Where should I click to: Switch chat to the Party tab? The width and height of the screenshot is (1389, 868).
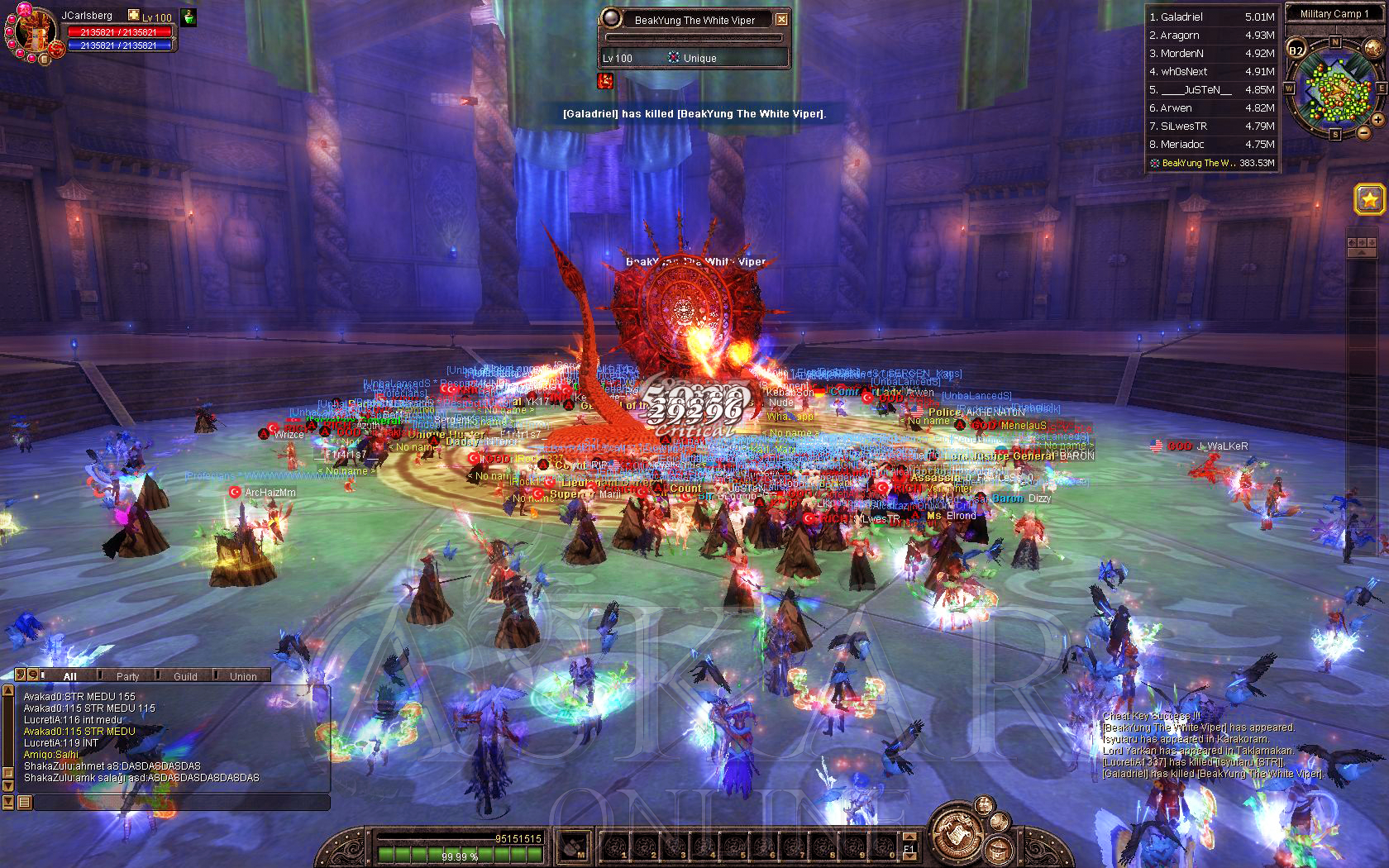tap(127, 676)
